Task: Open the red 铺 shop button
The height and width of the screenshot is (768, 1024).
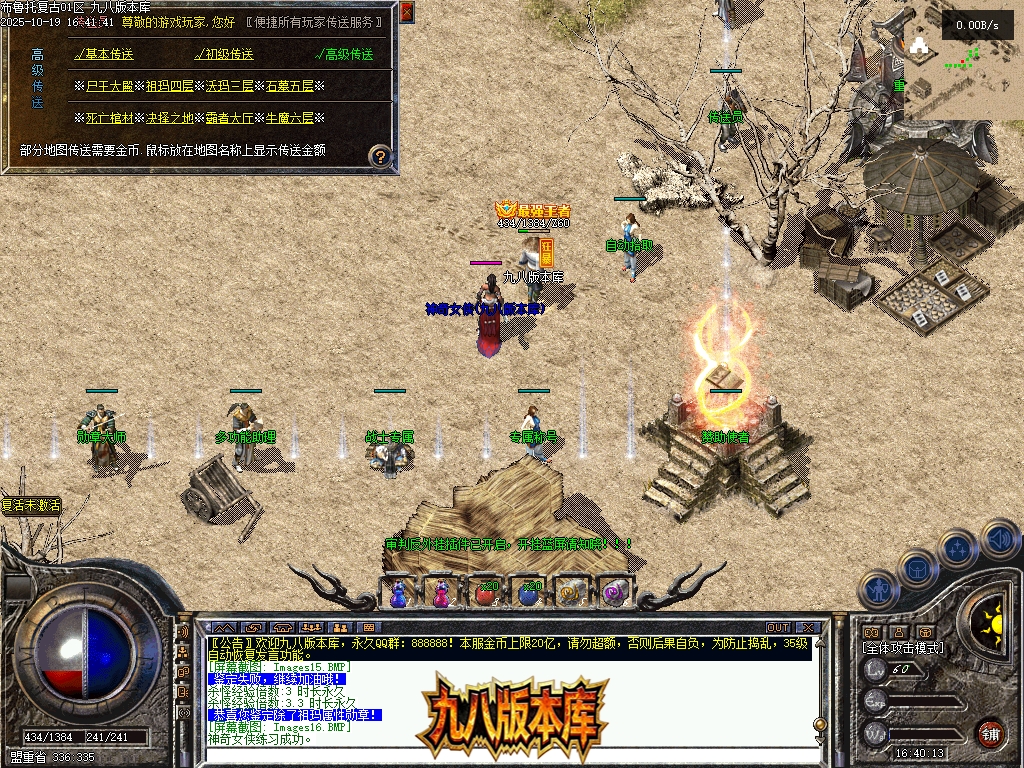Action: click(990, 733)
